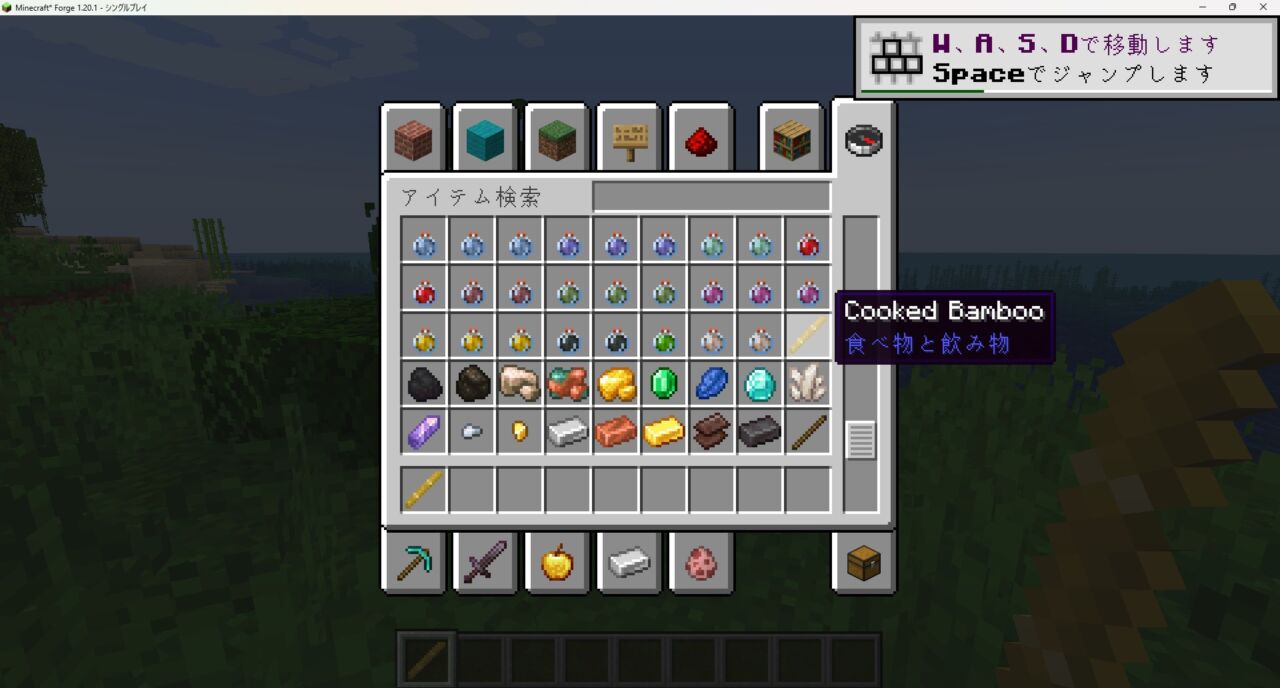Select the grass block Natural Blocks tab

(x=557, y=141)
